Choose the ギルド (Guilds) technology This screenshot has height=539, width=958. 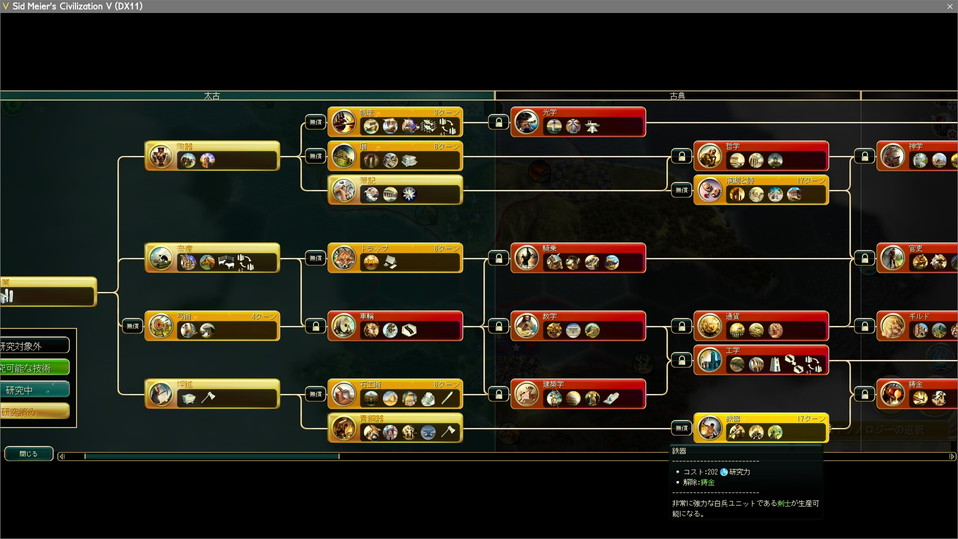pyautogui.click(x=917, y=326)
